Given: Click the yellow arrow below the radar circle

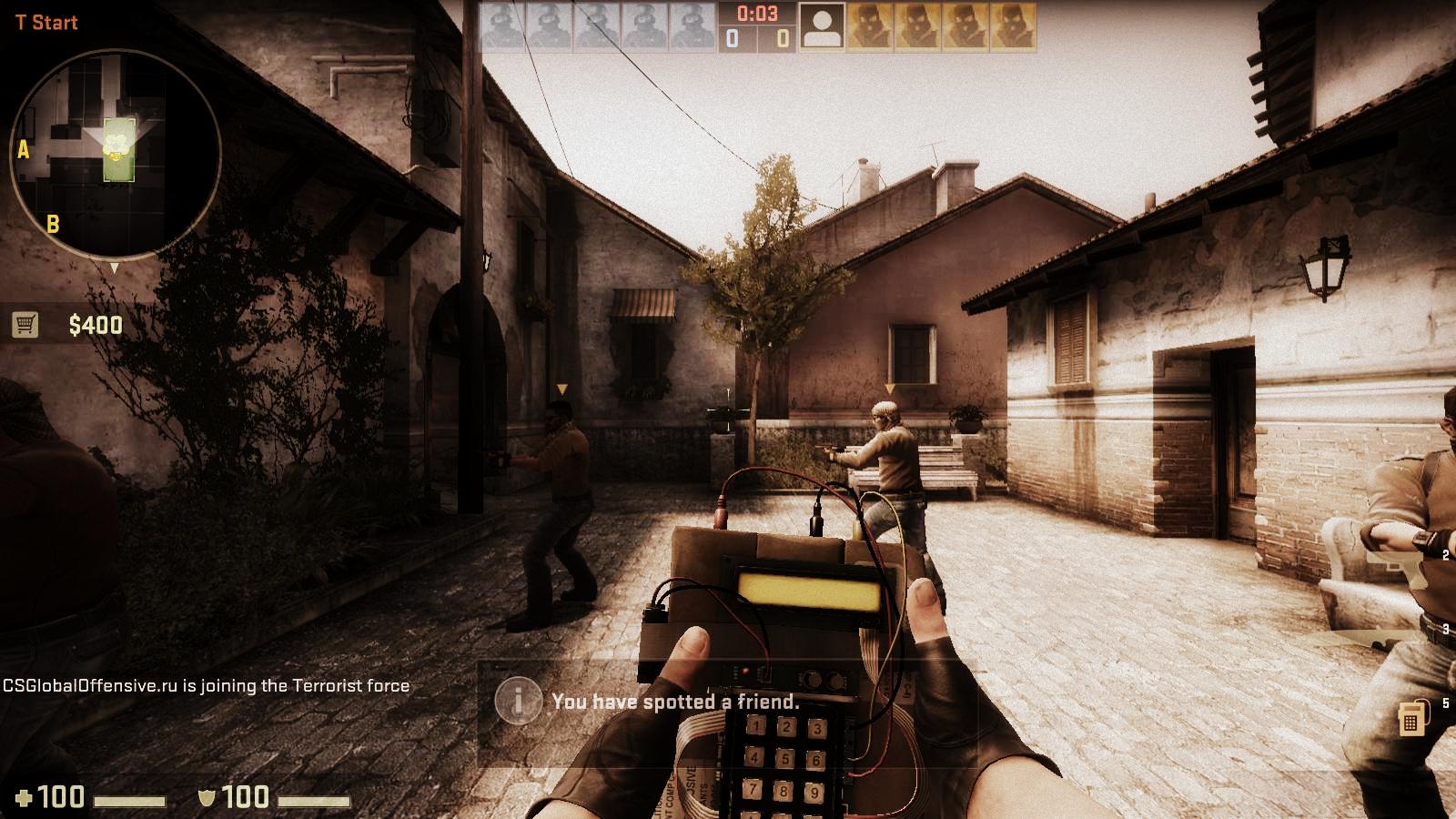Looking at the screenshot, I should (x=116, y=268).
